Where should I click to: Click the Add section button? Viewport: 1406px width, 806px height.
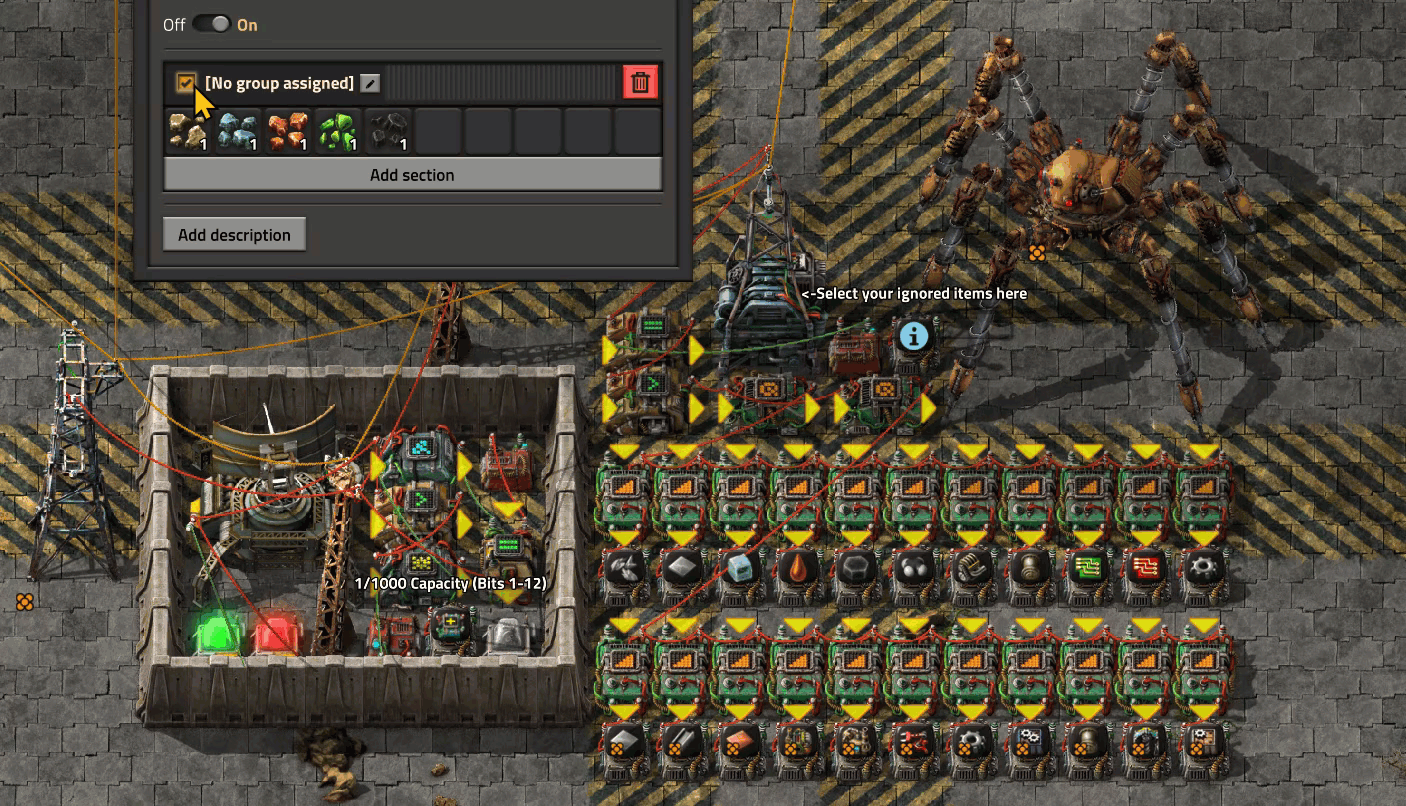(x=412, y=175)
